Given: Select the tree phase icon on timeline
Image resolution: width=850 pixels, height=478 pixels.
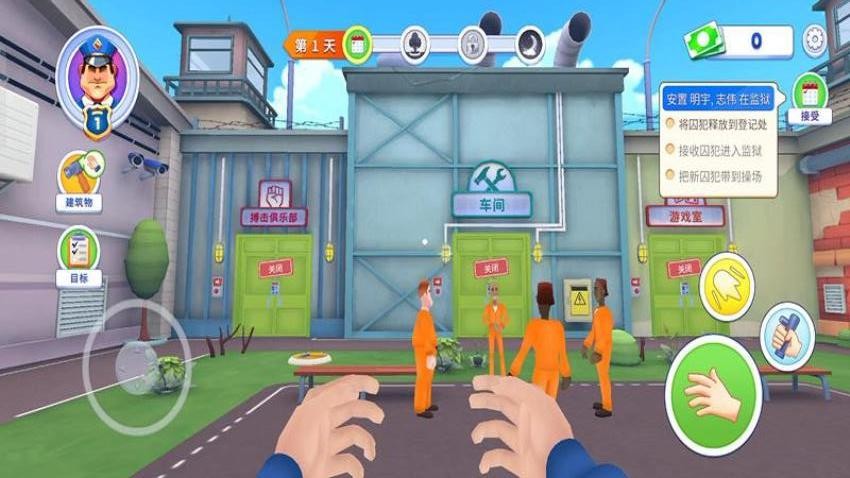Looking at the screenshot, I should [x=414, y=44].
